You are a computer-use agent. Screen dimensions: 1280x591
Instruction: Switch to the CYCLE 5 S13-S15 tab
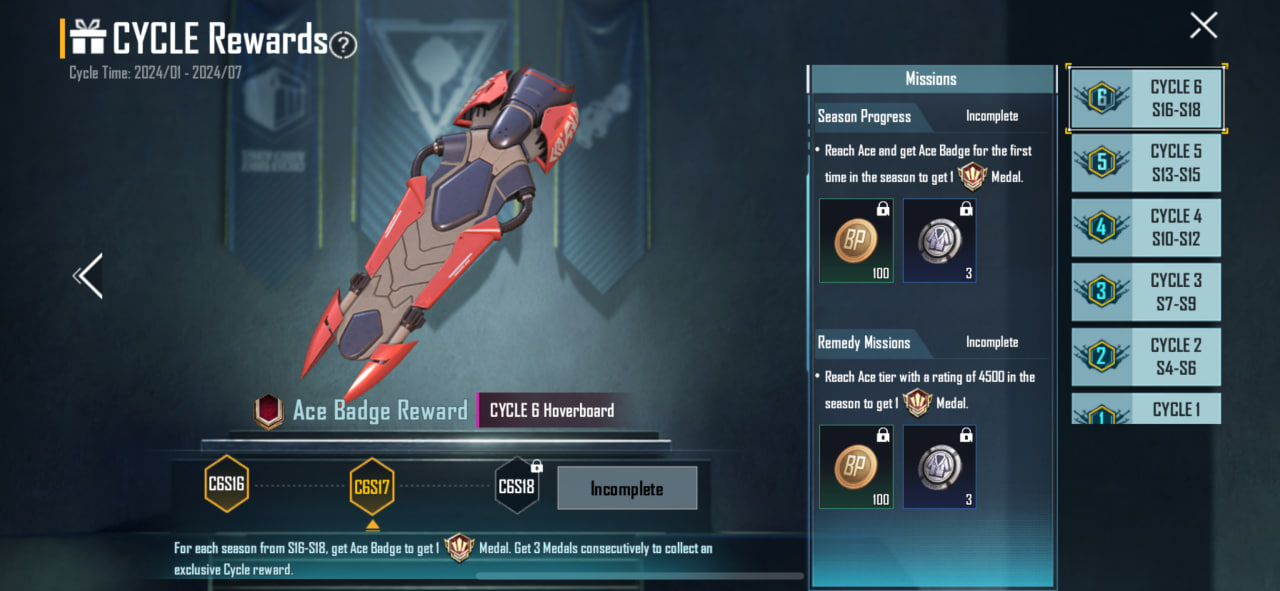[x=1146, y=163]
